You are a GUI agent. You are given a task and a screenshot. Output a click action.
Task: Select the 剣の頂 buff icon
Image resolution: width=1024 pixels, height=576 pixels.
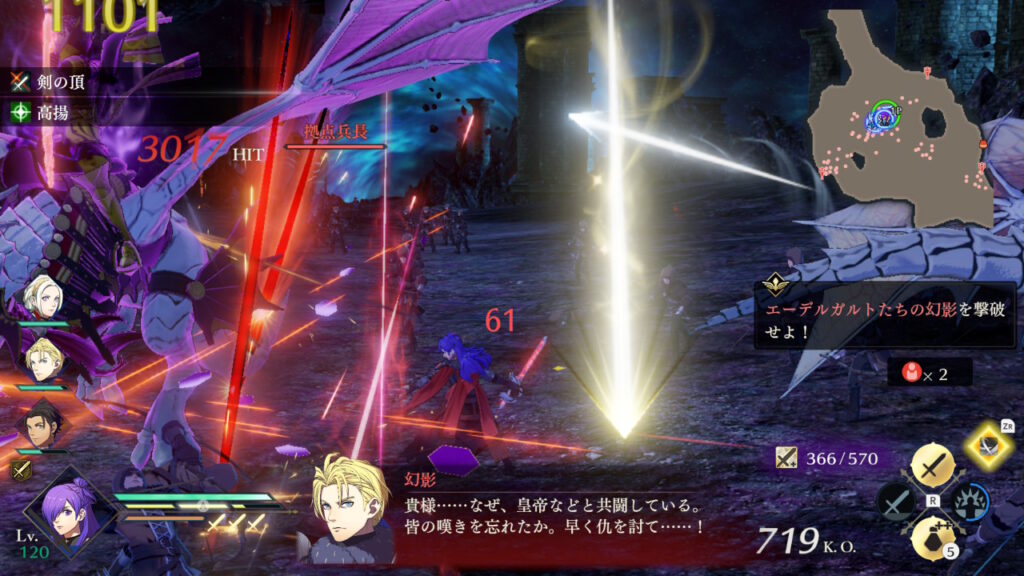click(18, 82)
